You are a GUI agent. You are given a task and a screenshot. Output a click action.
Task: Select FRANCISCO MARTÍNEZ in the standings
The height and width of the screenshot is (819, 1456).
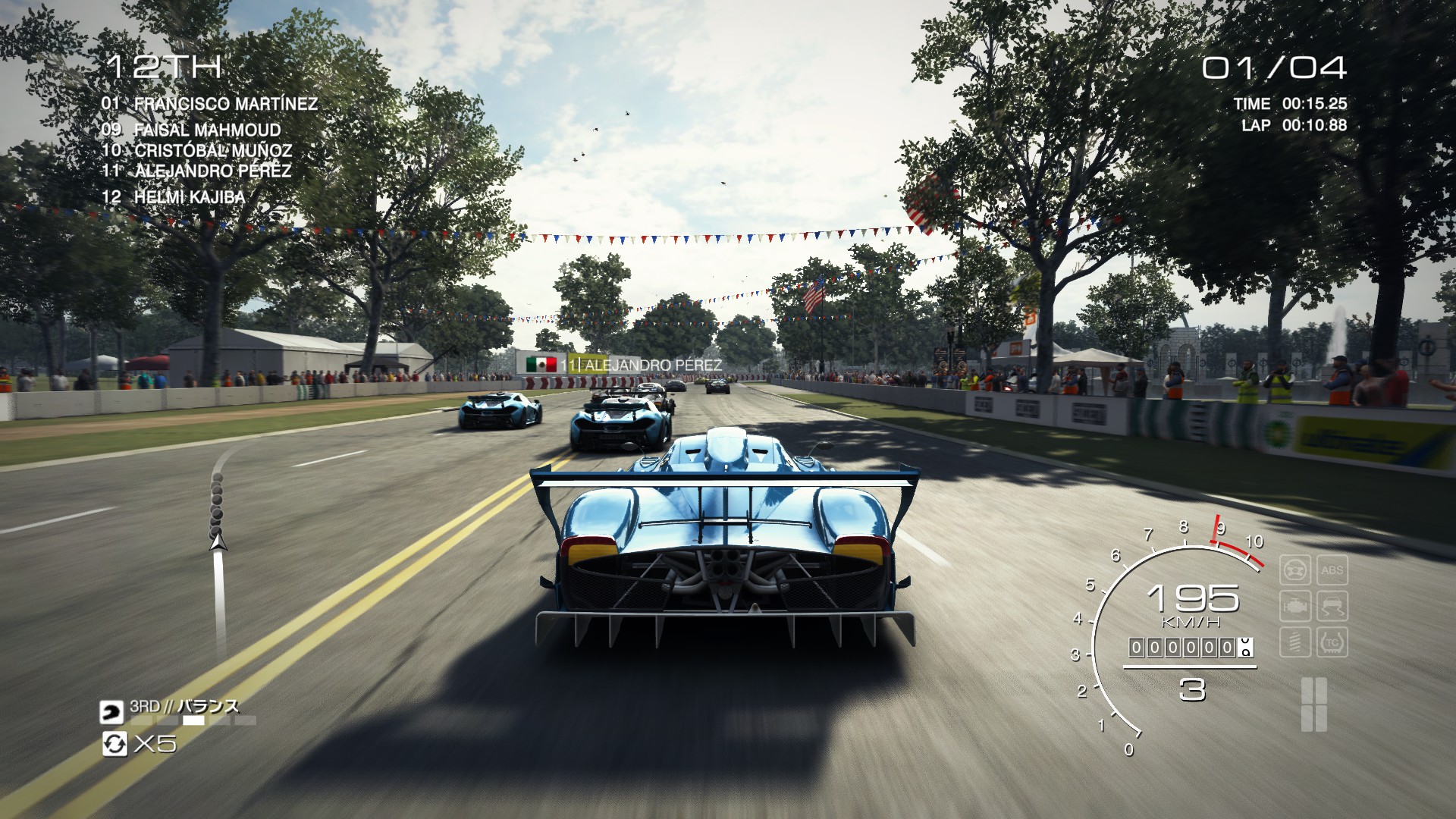tap(209, 105)
